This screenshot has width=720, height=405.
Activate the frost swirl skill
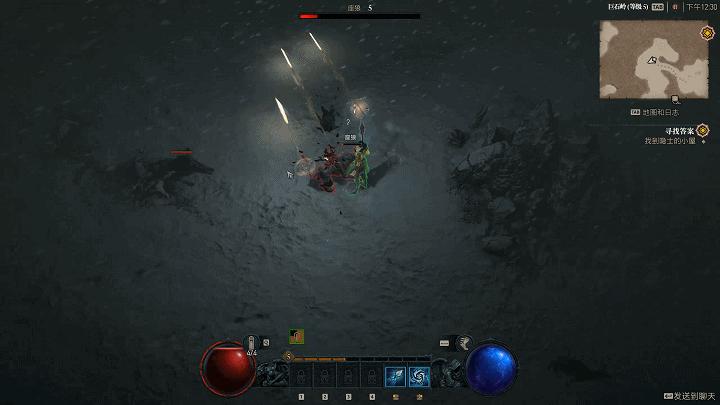point(419,376)
